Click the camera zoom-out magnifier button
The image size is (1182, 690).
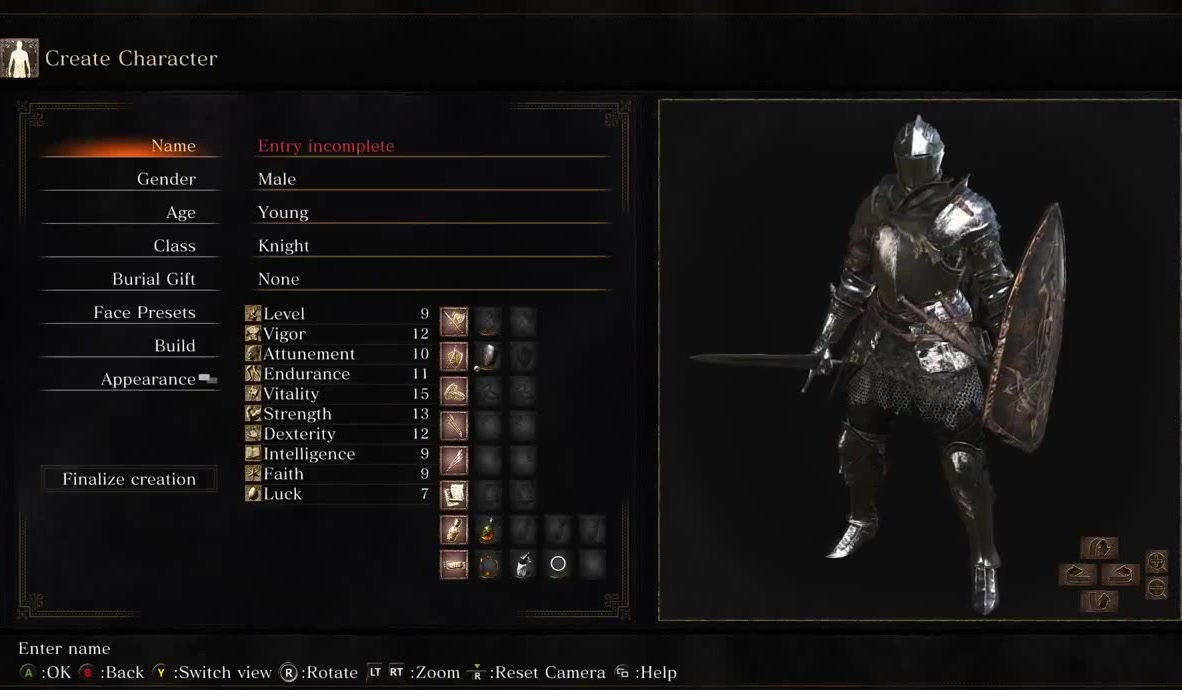tap(1157, 589)
